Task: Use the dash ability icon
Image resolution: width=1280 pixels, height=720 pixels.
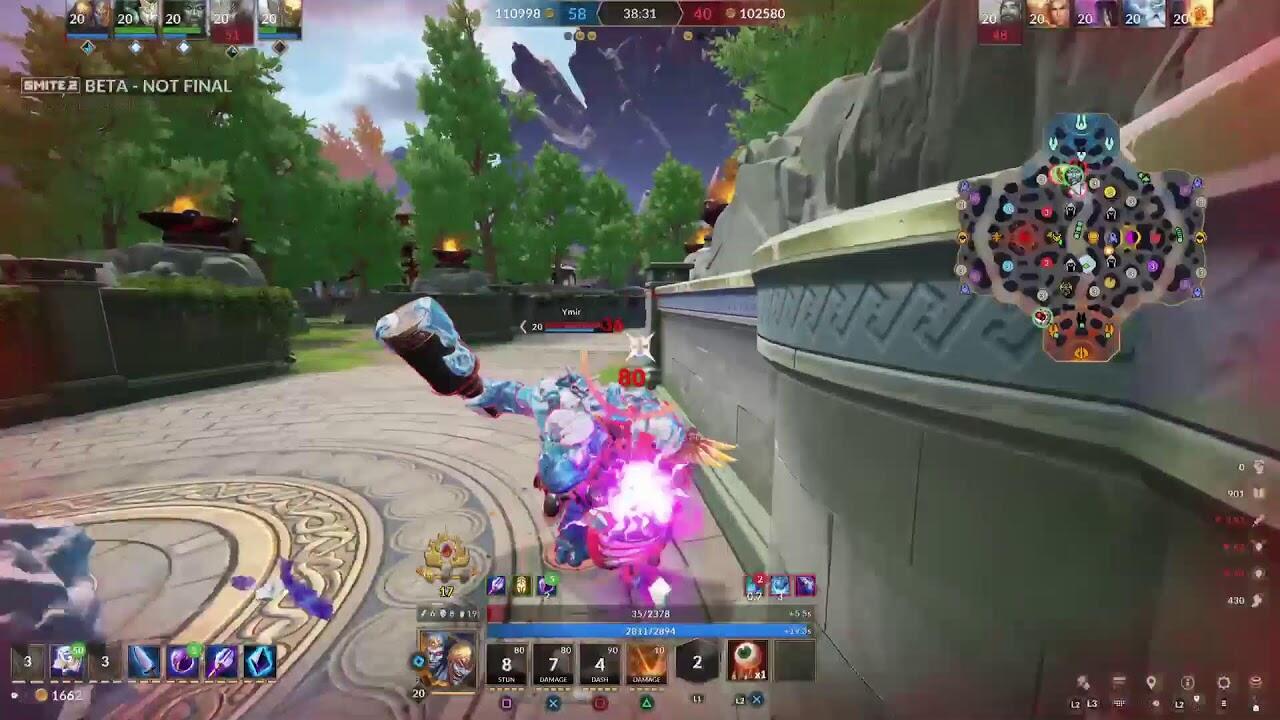Action: coord(600,663)
